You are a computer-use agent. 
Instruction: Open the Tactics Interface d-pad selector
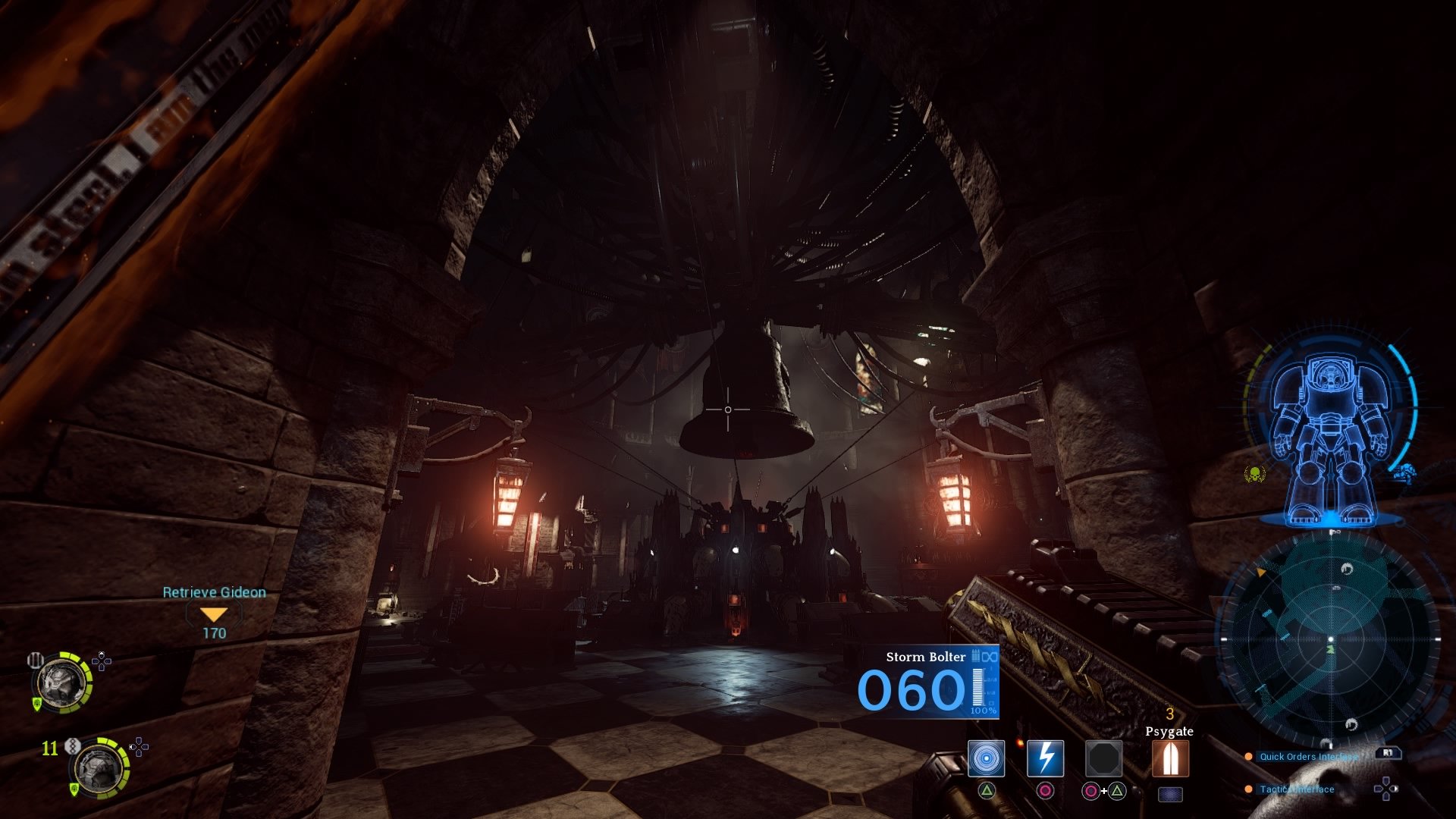(x=1386, y=789)
